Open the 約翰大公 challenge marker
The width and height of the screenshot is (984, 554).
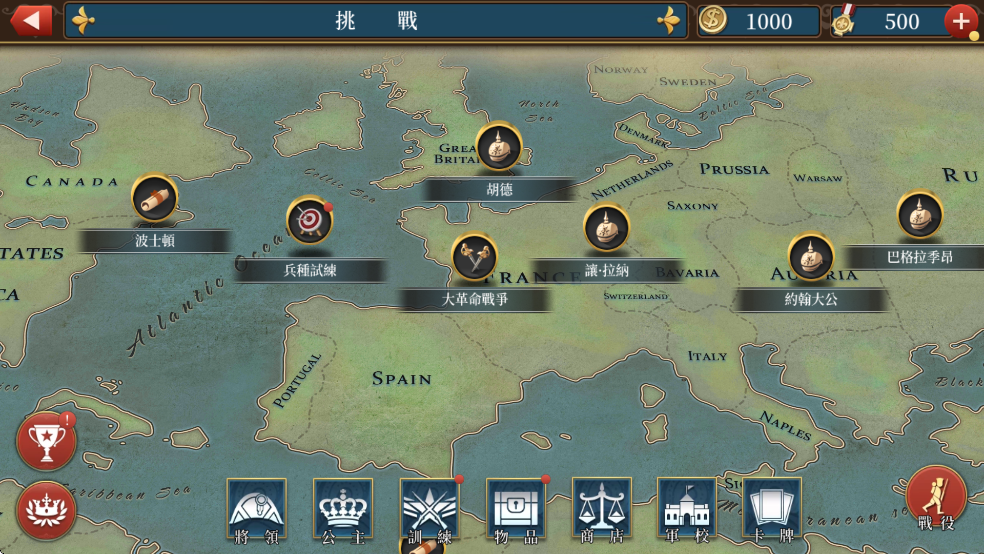pyautogui.click(x=811, y=257)
